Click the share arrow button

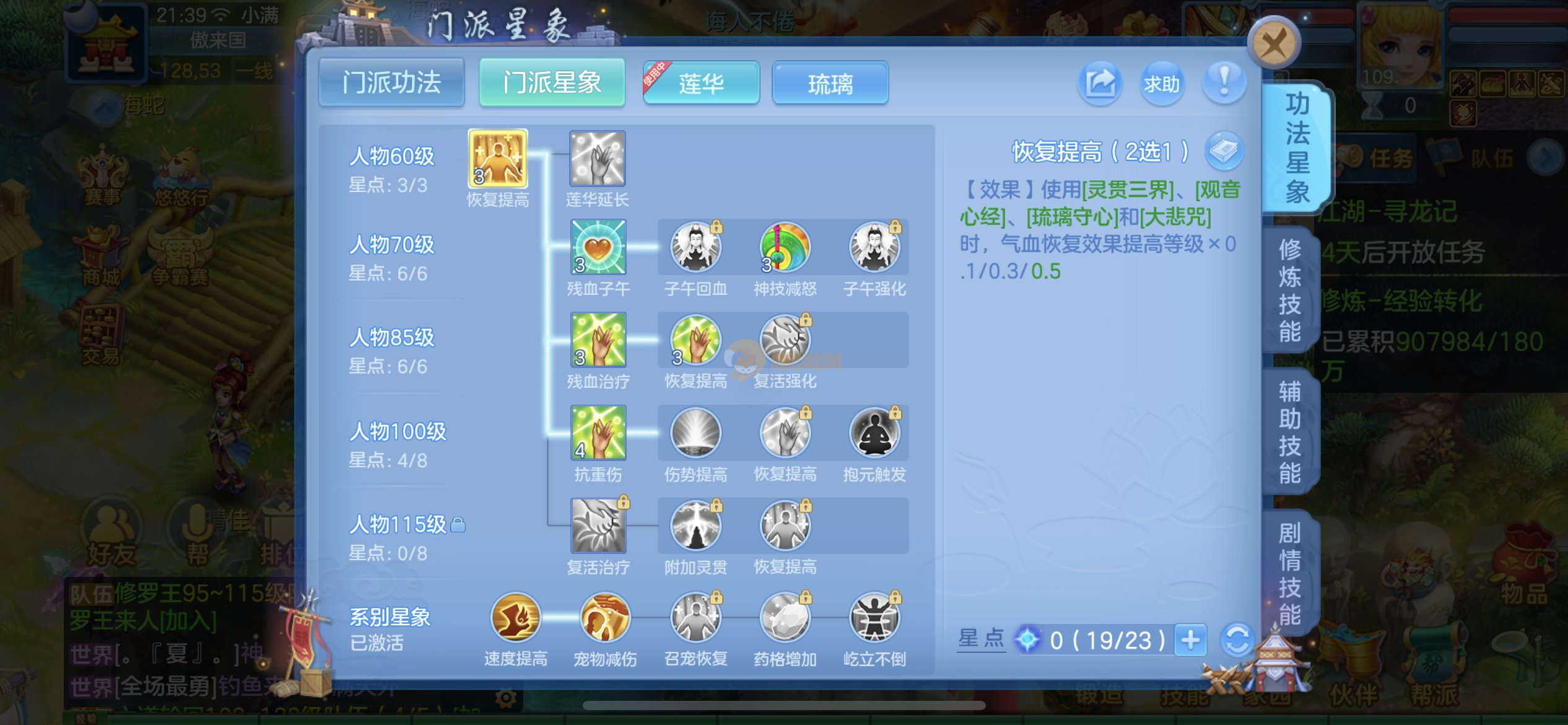(1100, 83)
